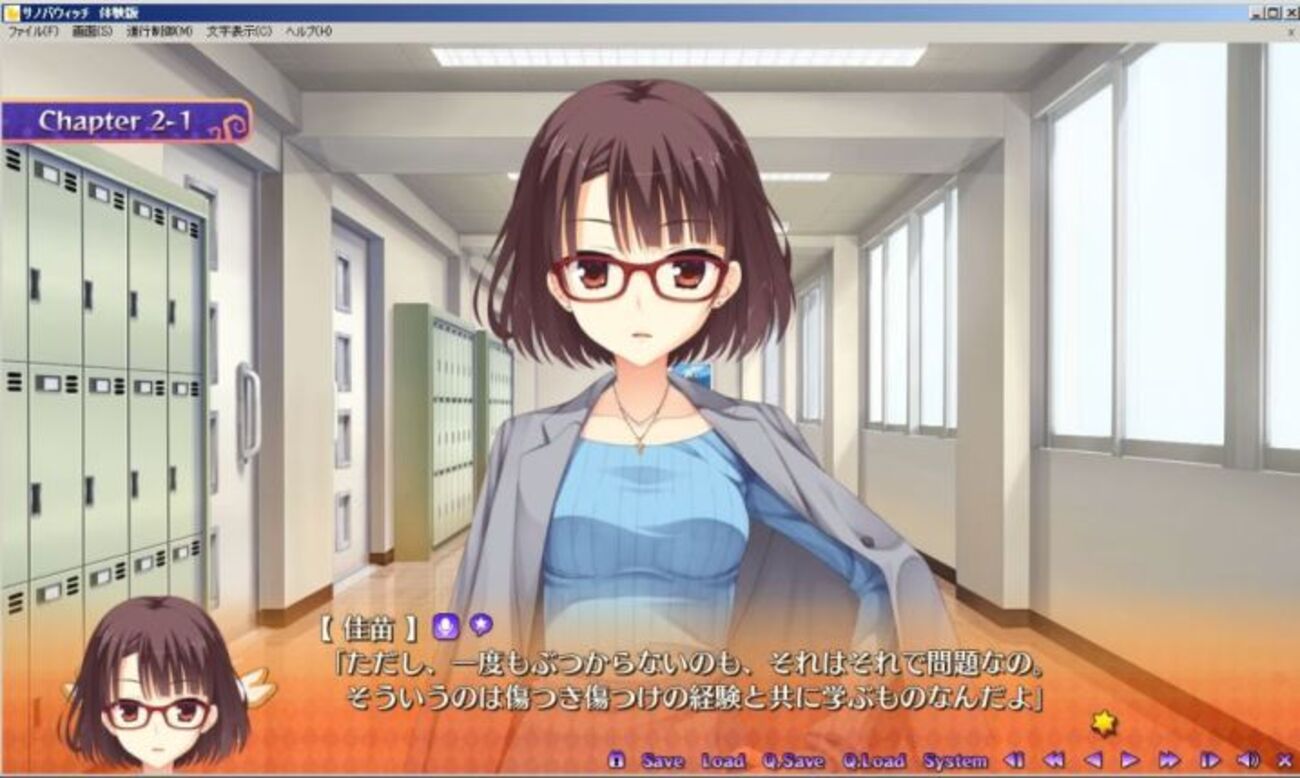The height and width of the screenshot is (778, 1300).
Task: Jump back with the leftmost bar-arrow button
Action: [1014, 761]
